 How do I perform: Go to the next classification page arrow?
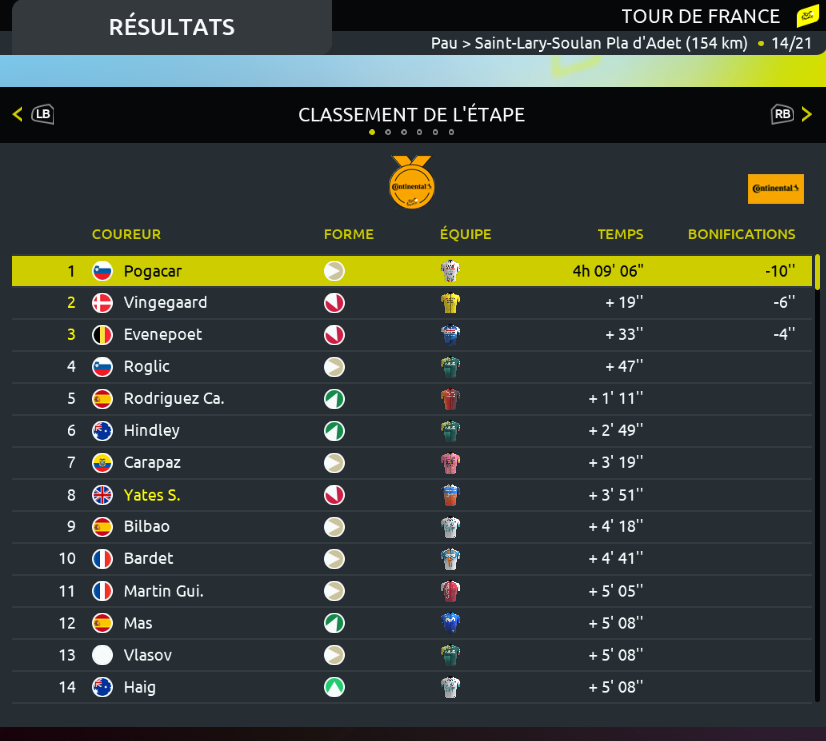click(x=806, y=114)
